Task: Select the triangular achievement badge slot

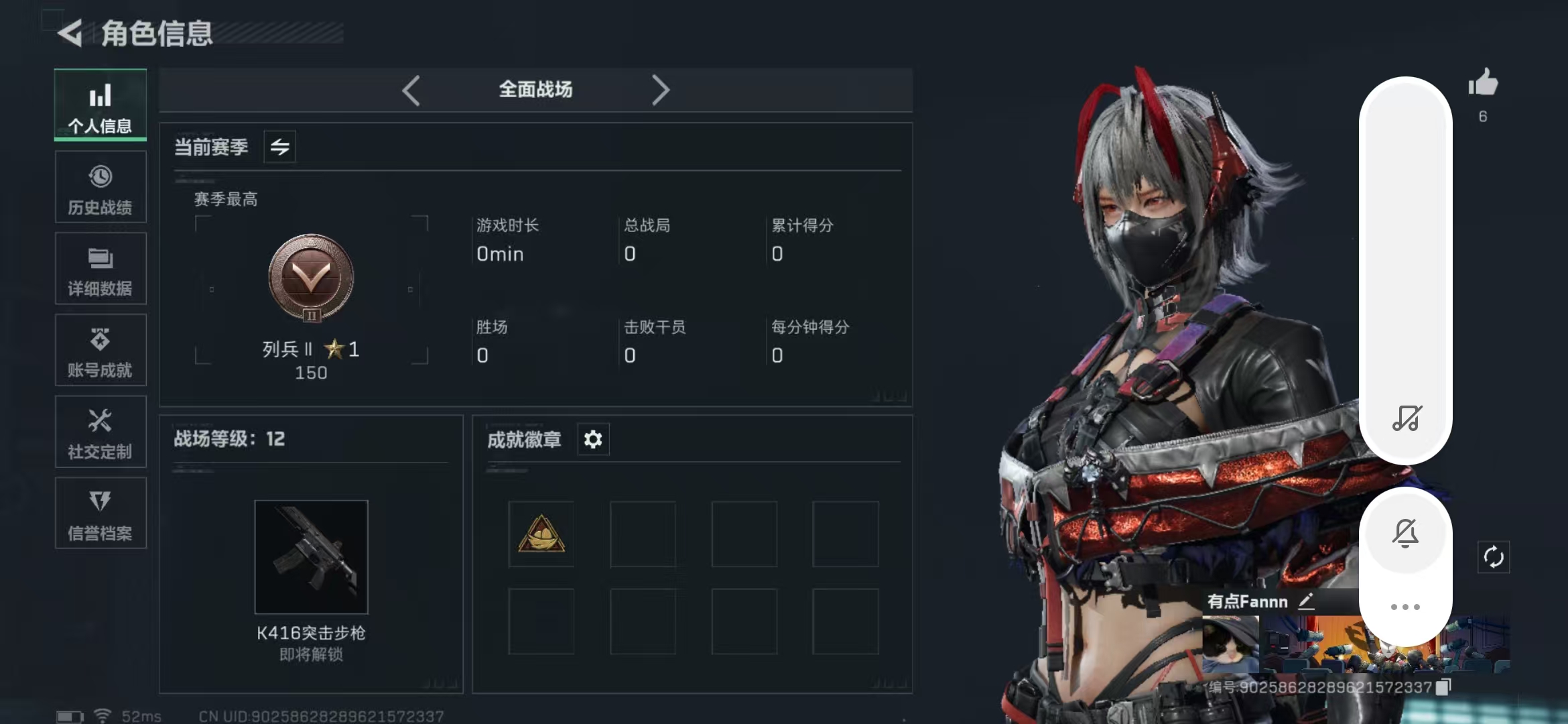Action: click(541, 534)
